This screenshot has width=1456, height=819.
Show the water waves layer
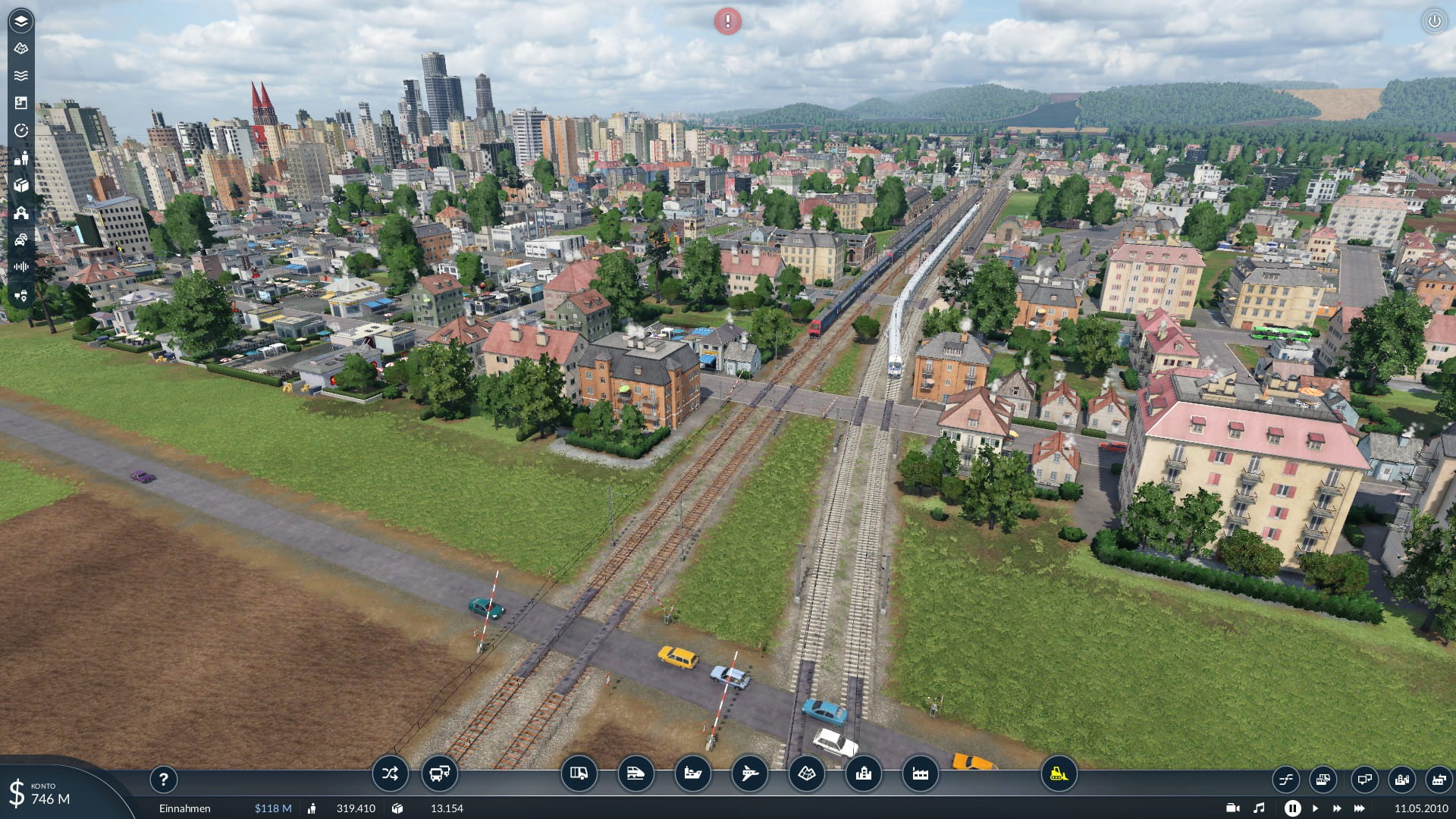click(x=21, y=76)
